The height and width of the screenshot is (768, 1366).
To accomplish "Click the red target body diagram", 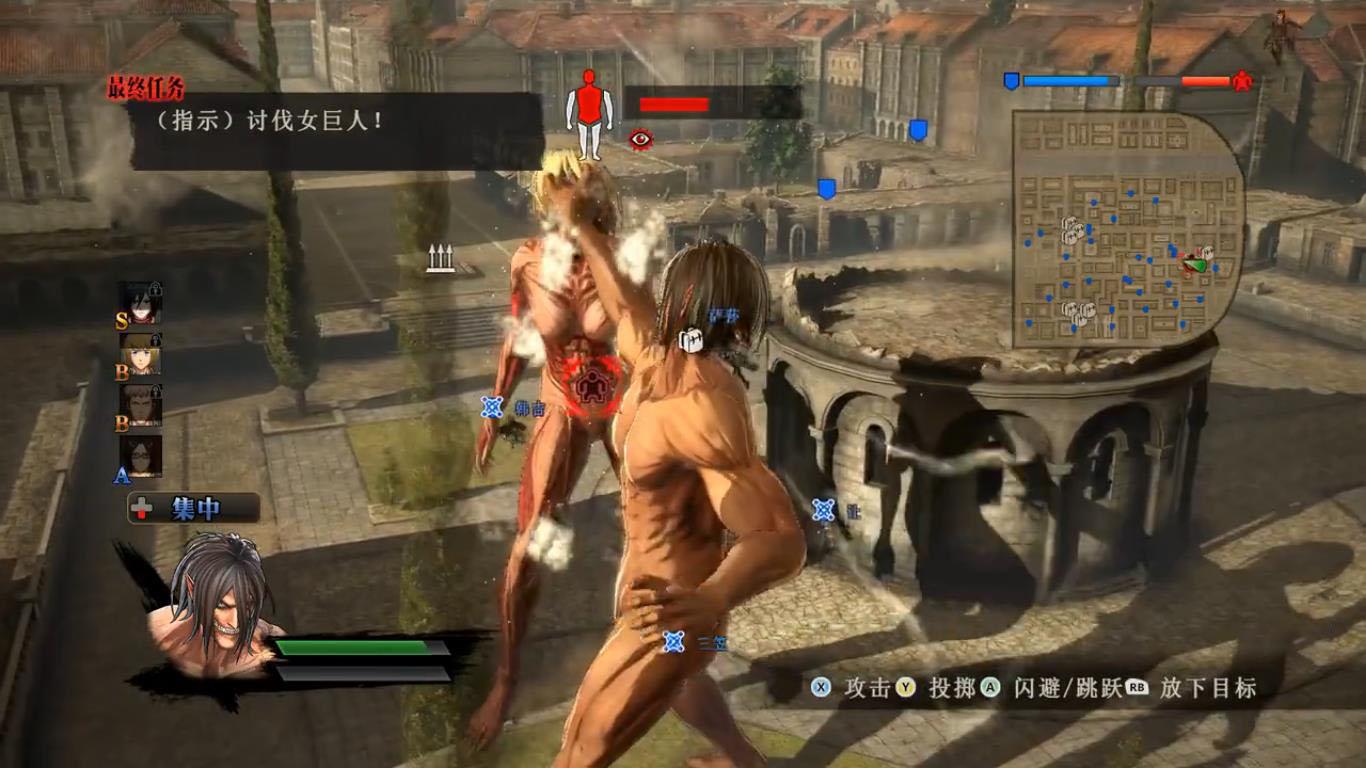I will coord(589,113).
